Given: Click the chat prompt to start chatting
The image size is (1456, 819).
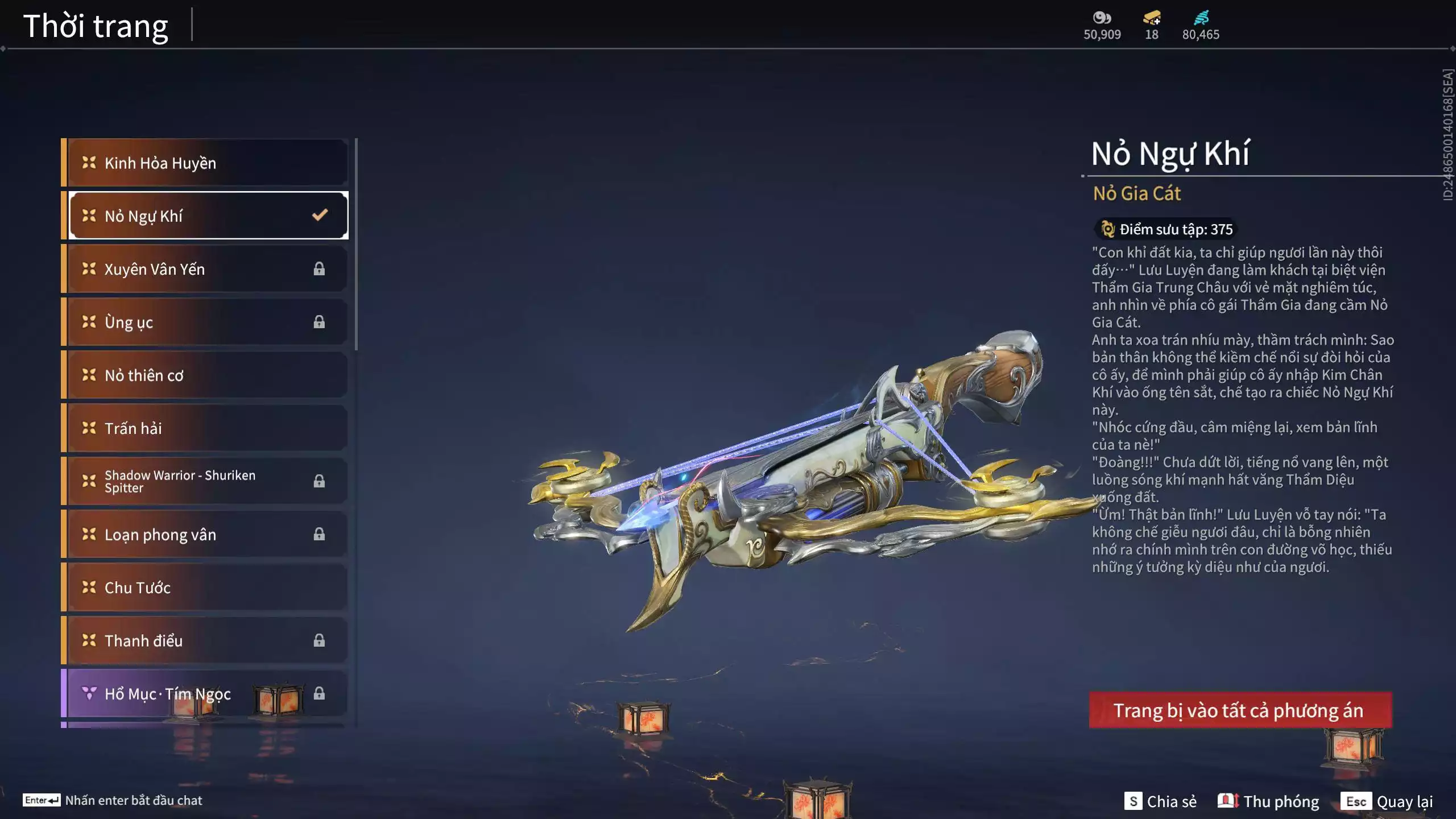Looking at the screenshot, I should pyautogui.click(x=114, y=800).
